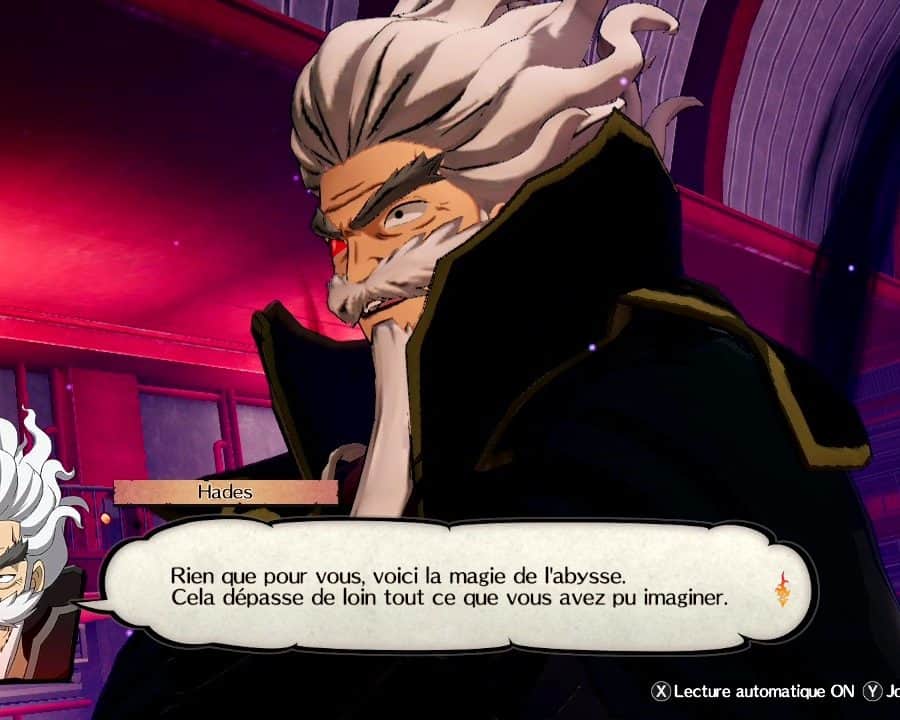Toggle the Lecture automatique ON option

tap(754, 691)
